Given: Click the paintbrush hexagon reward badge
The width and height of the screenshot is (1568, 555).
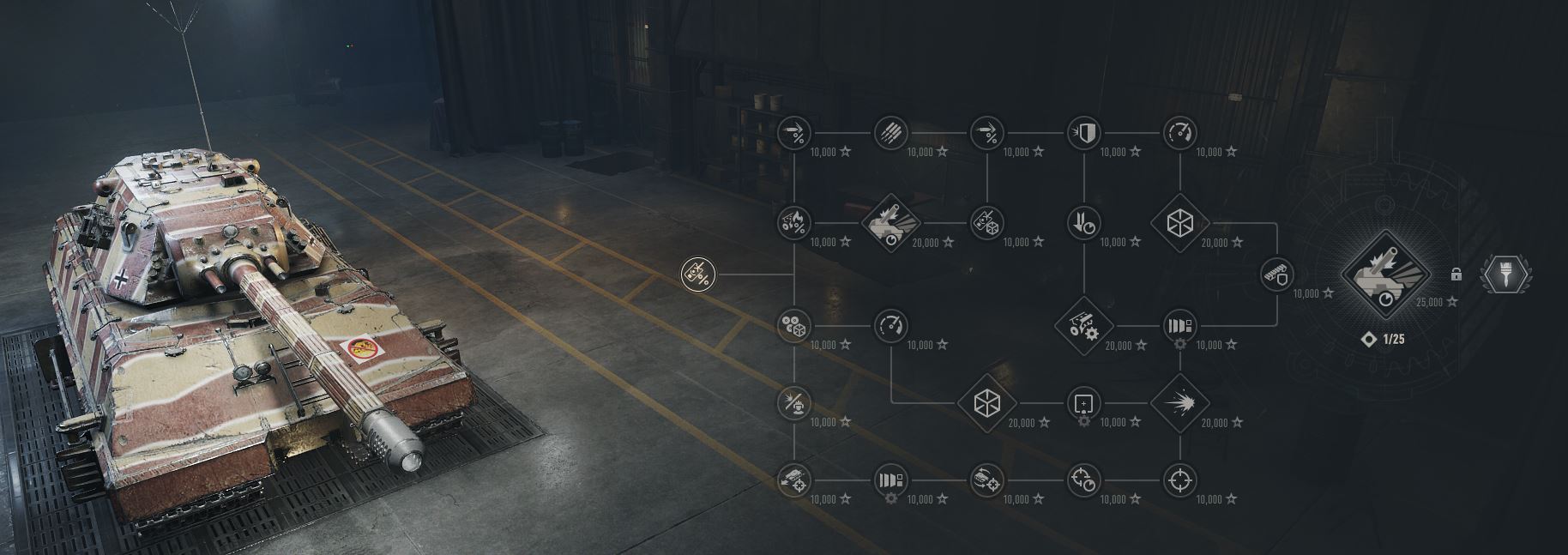Looking at the screenshot, I should coord(1507,274).
